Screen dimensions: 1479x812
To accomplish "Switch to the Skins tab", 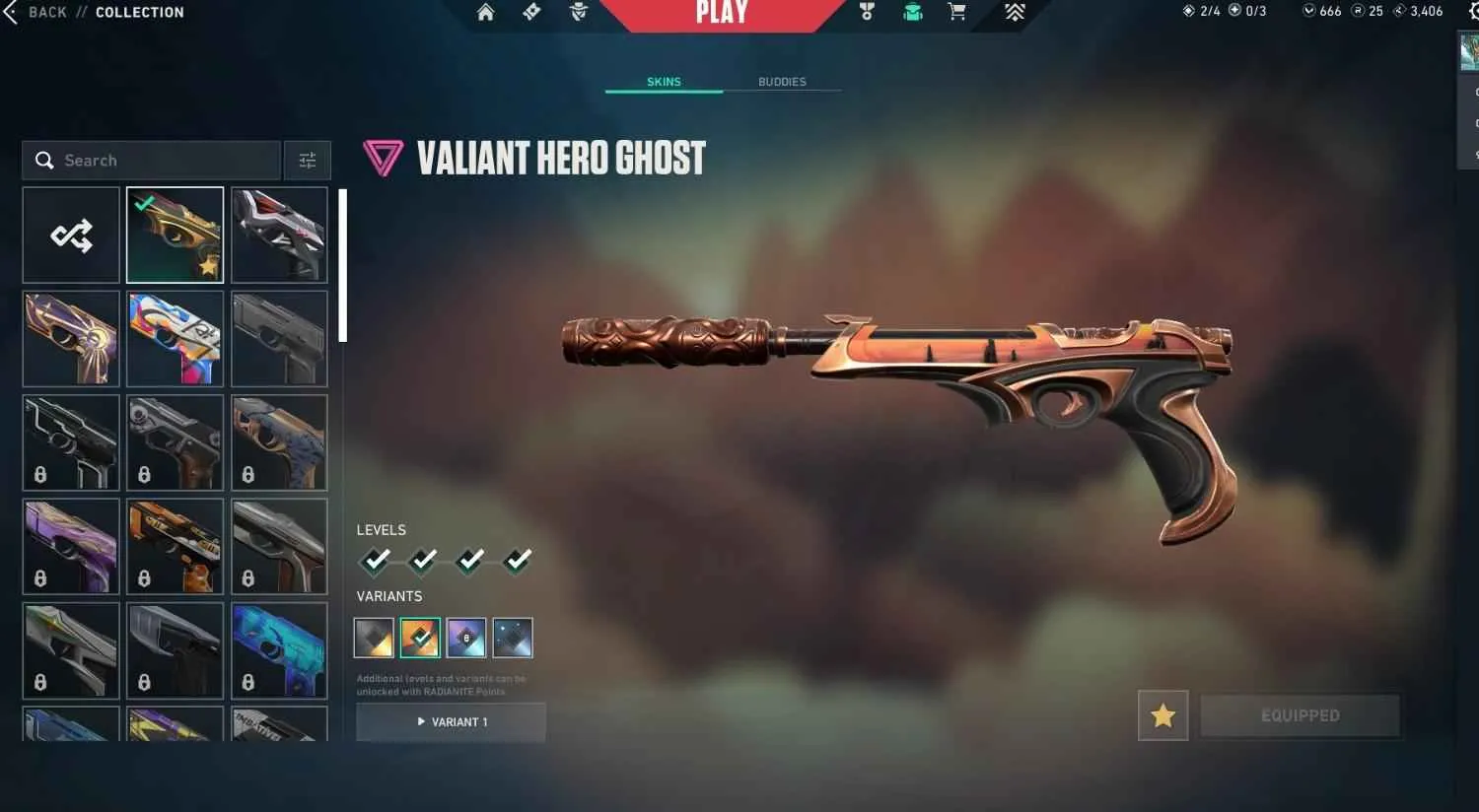I will coord(664,82).
